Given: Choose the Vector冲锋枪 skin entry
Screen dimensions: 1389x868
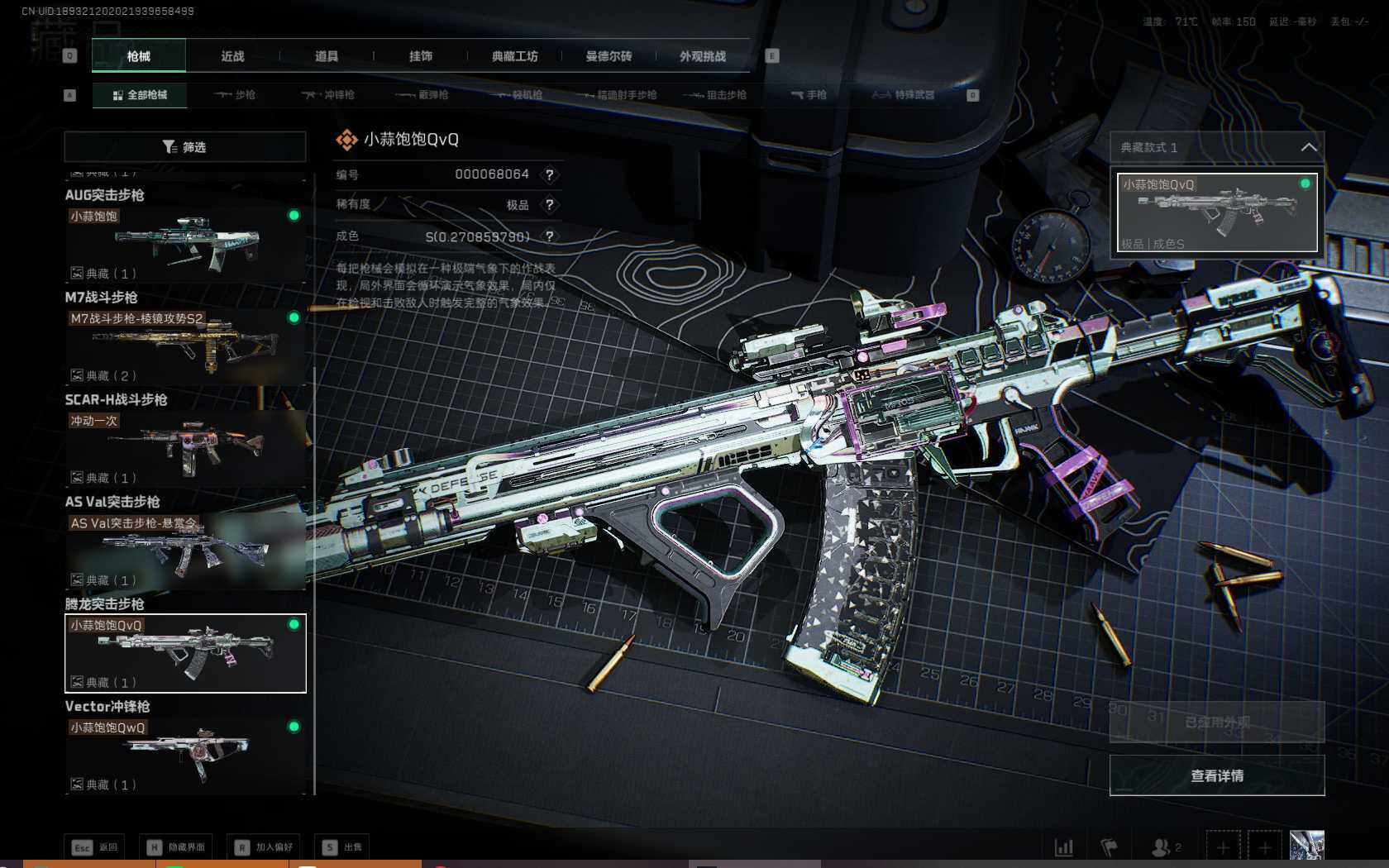Looking at the screenshot, I should tap(185, 755).
